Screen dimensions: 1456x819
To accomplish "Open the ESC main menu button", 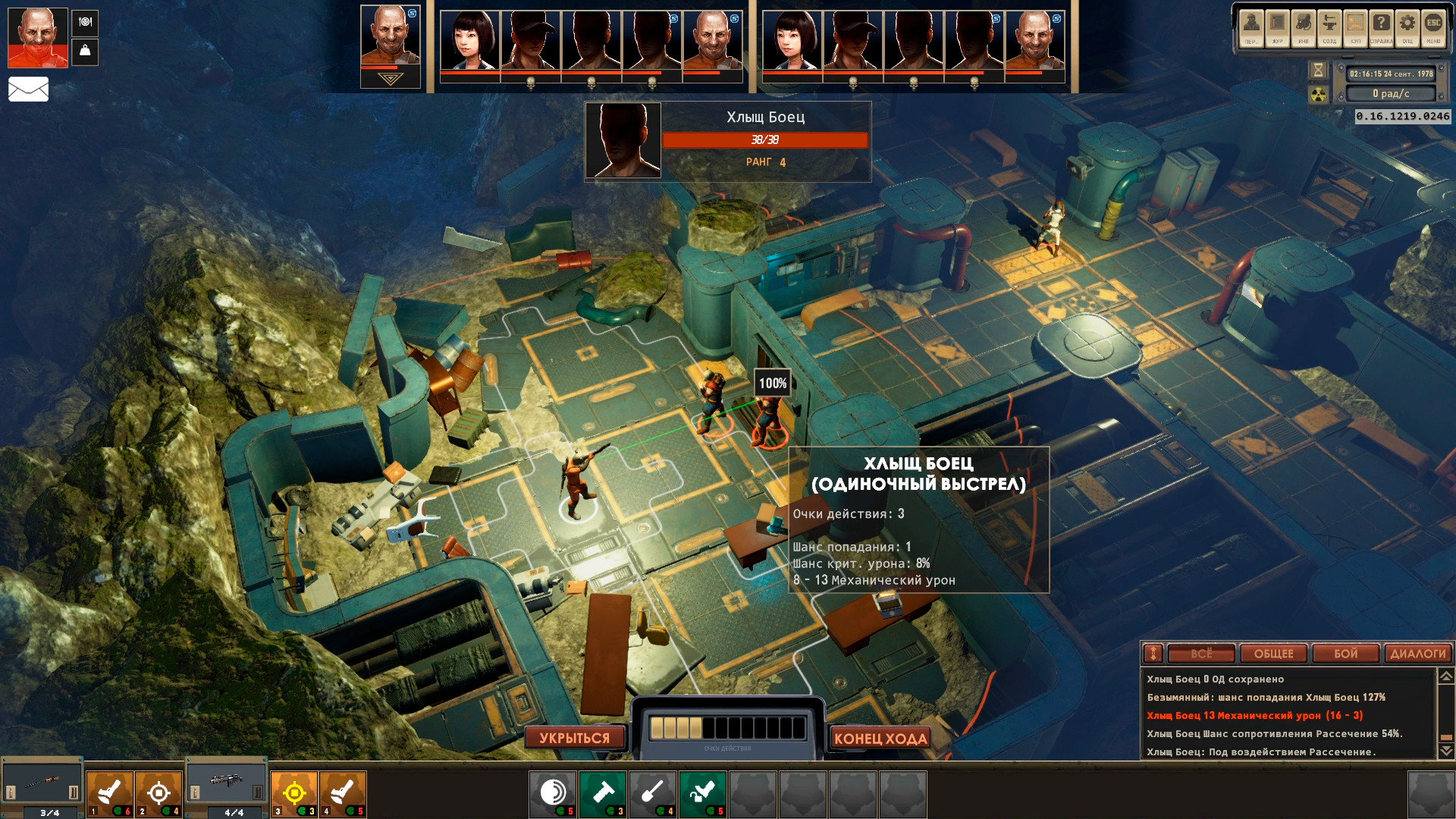I will [x=1433, y=27].
